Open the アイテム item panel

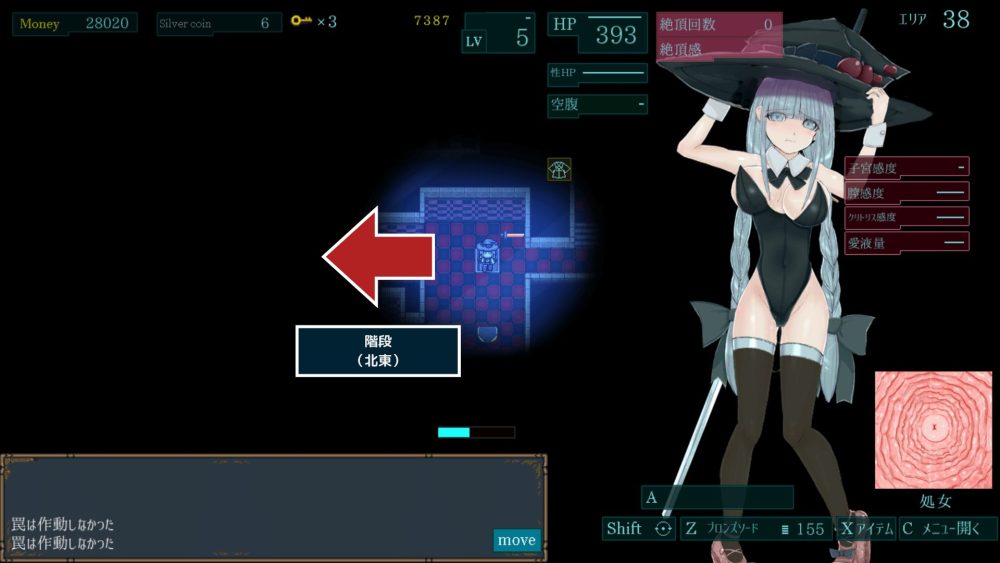click(866, 529)
